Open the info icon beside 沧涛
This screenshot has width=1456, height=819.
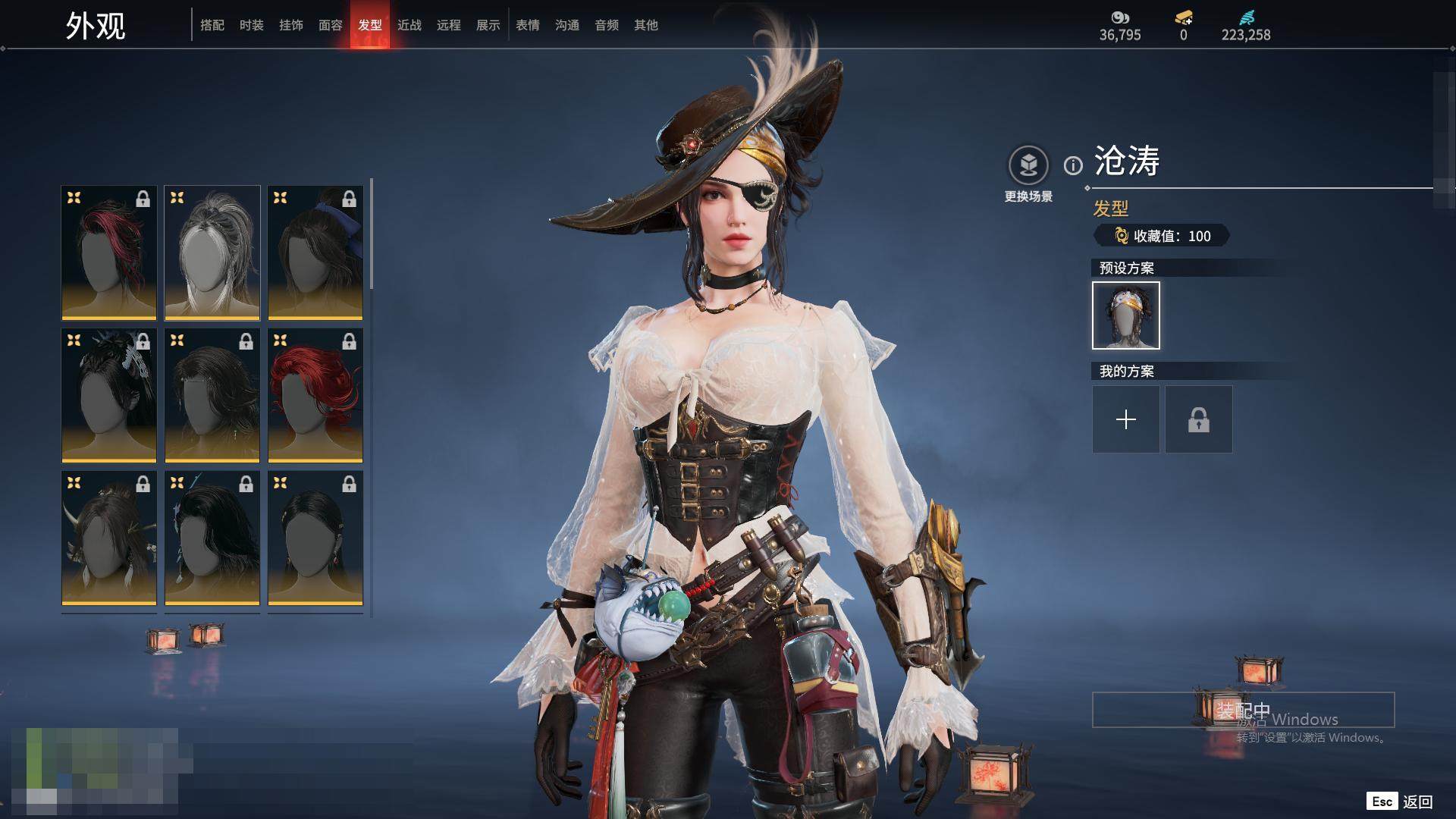click(x=1073, y=165)
